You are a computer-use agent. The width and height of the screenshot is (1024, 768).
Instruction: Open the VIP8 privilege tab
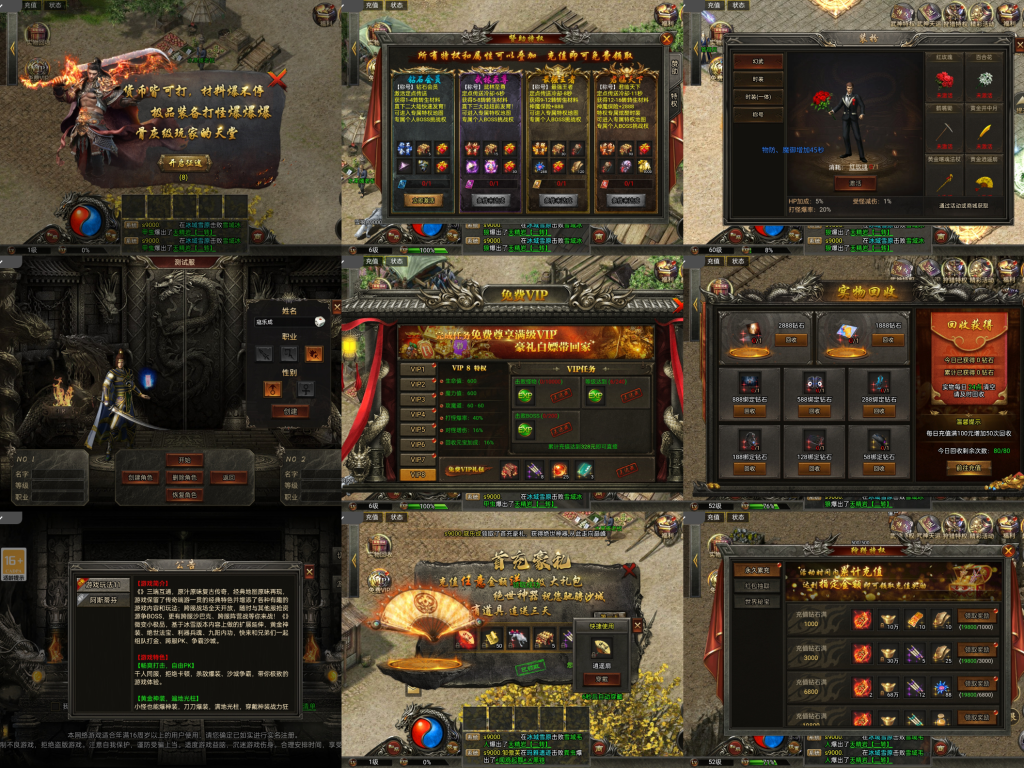[417, 474]
